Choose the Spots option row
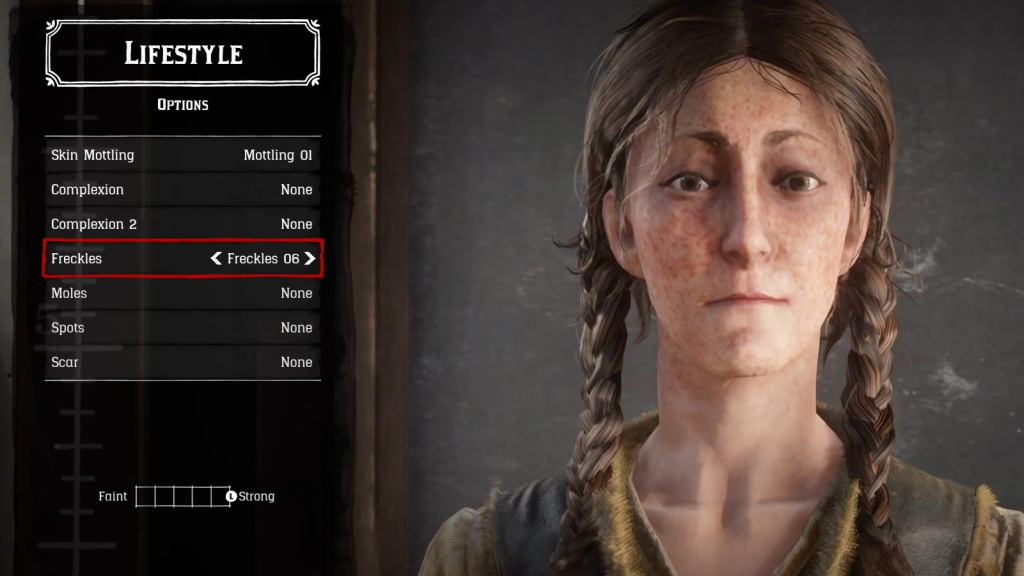The width and height of the screenshot is (1024, 576). pyautogui.click(x=182, y=328)
